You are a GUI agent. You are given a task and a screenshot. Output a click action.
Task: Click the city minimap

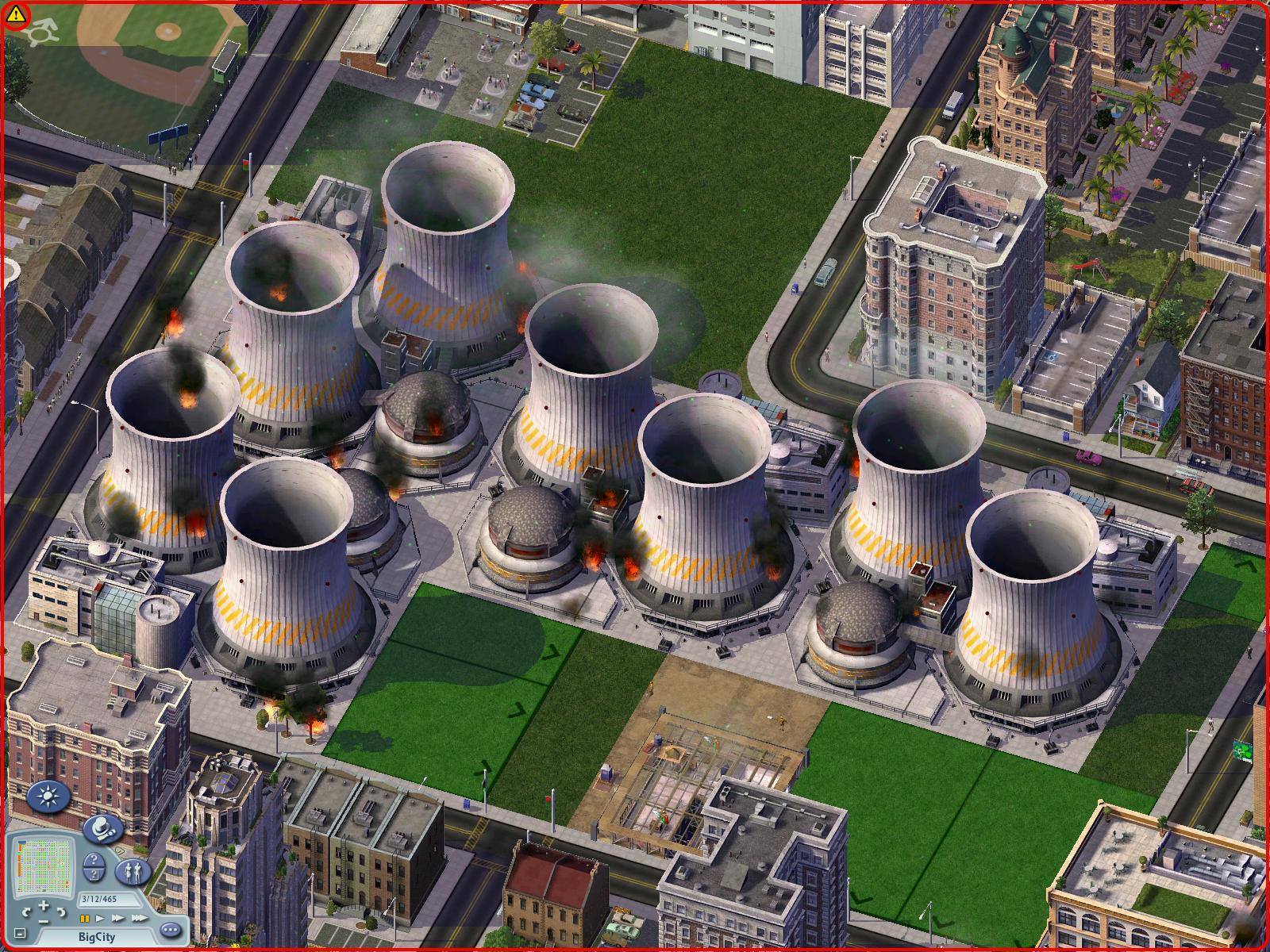(44, 866)
